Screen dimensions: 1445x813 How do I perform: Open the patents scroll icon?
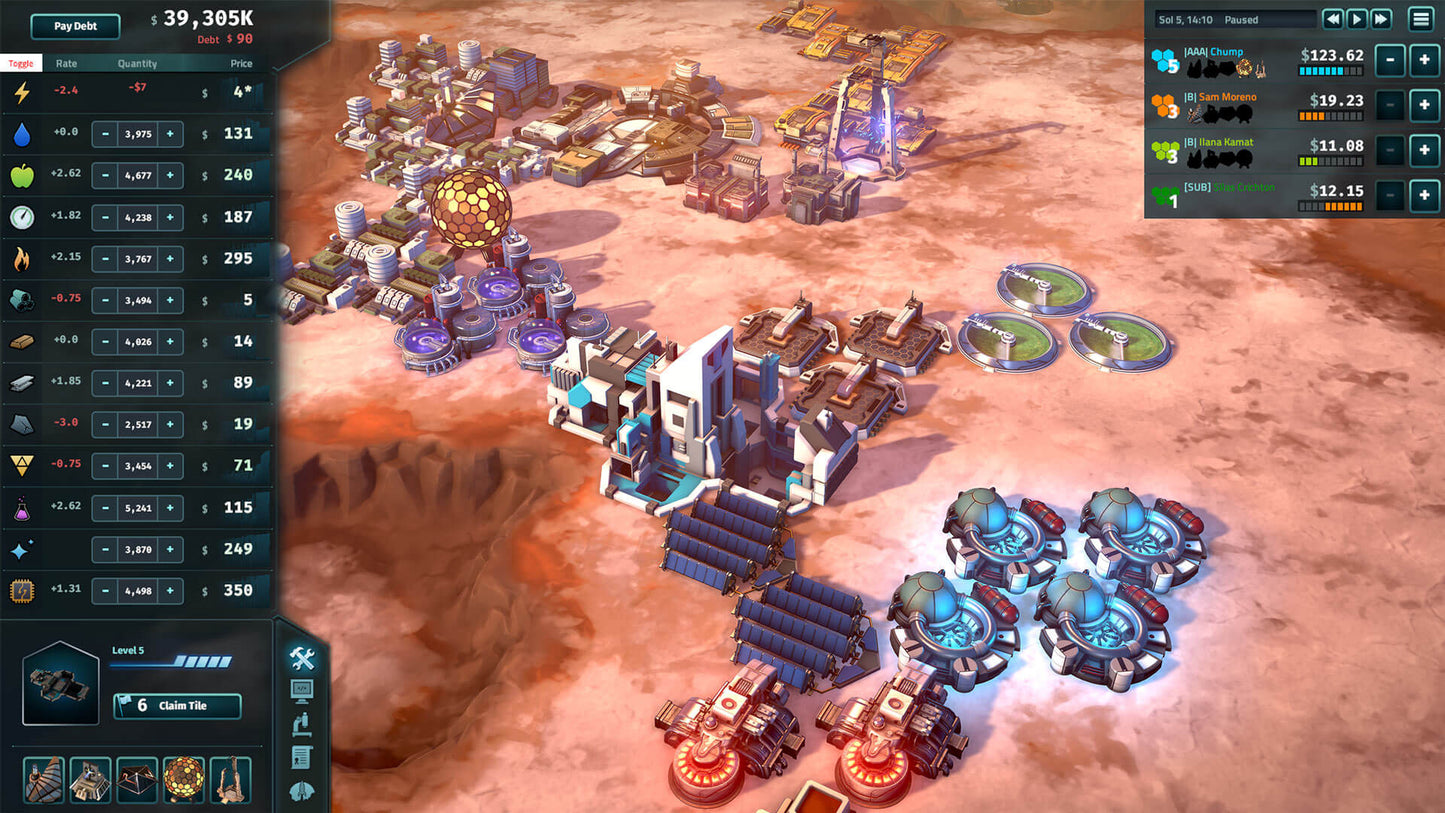click(x=301, y=756)
